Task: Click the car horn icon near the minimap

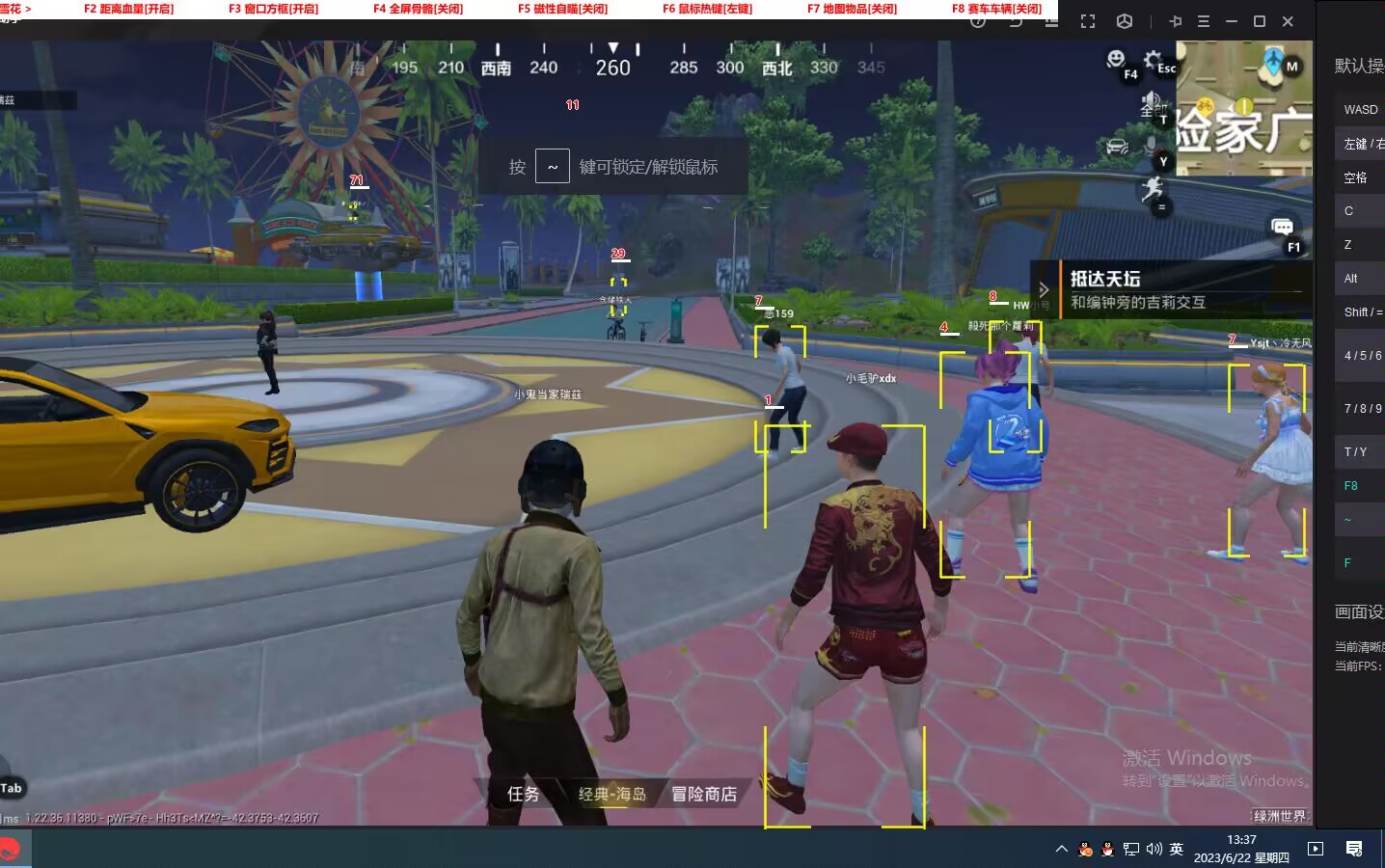Action: 1116,147
